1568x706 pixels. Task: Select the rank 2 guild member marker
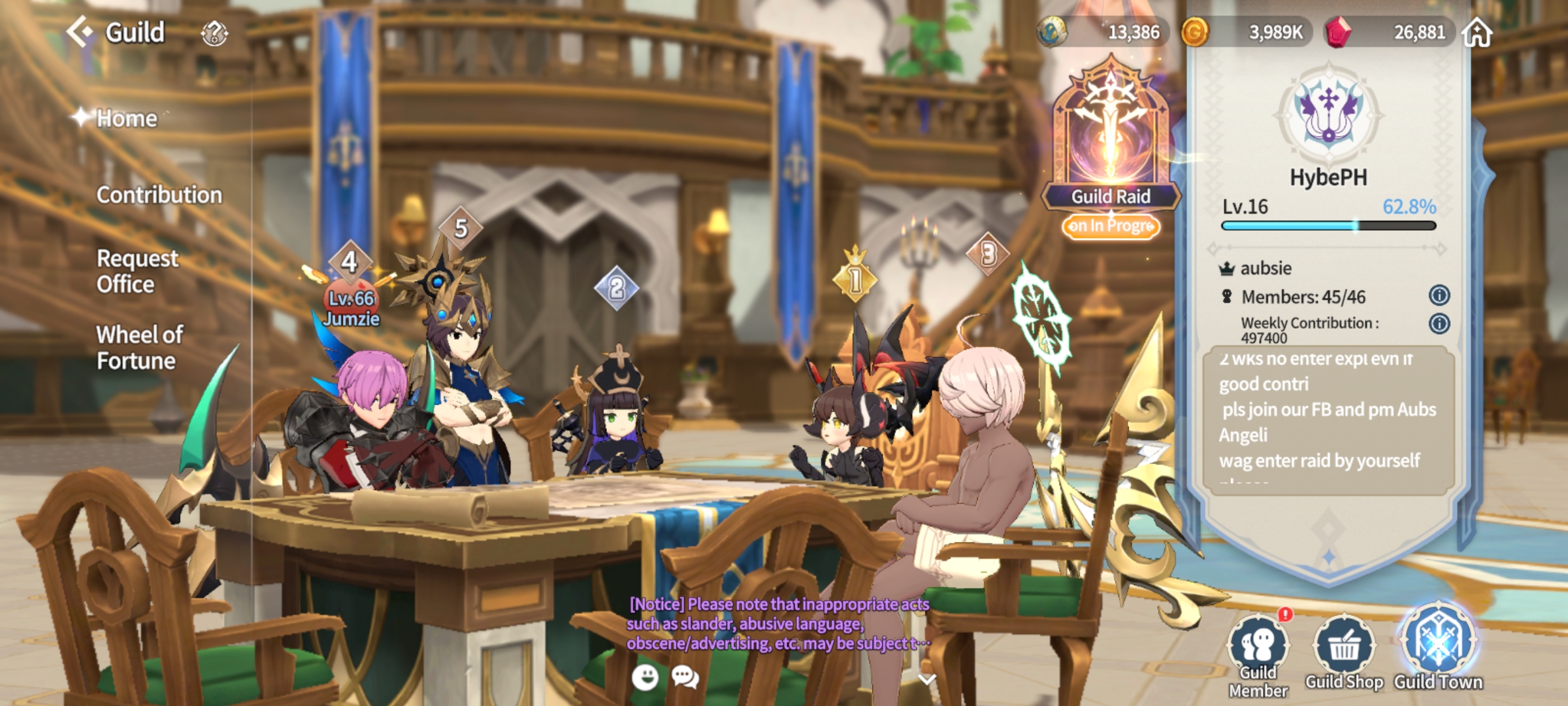click(616, 288)
